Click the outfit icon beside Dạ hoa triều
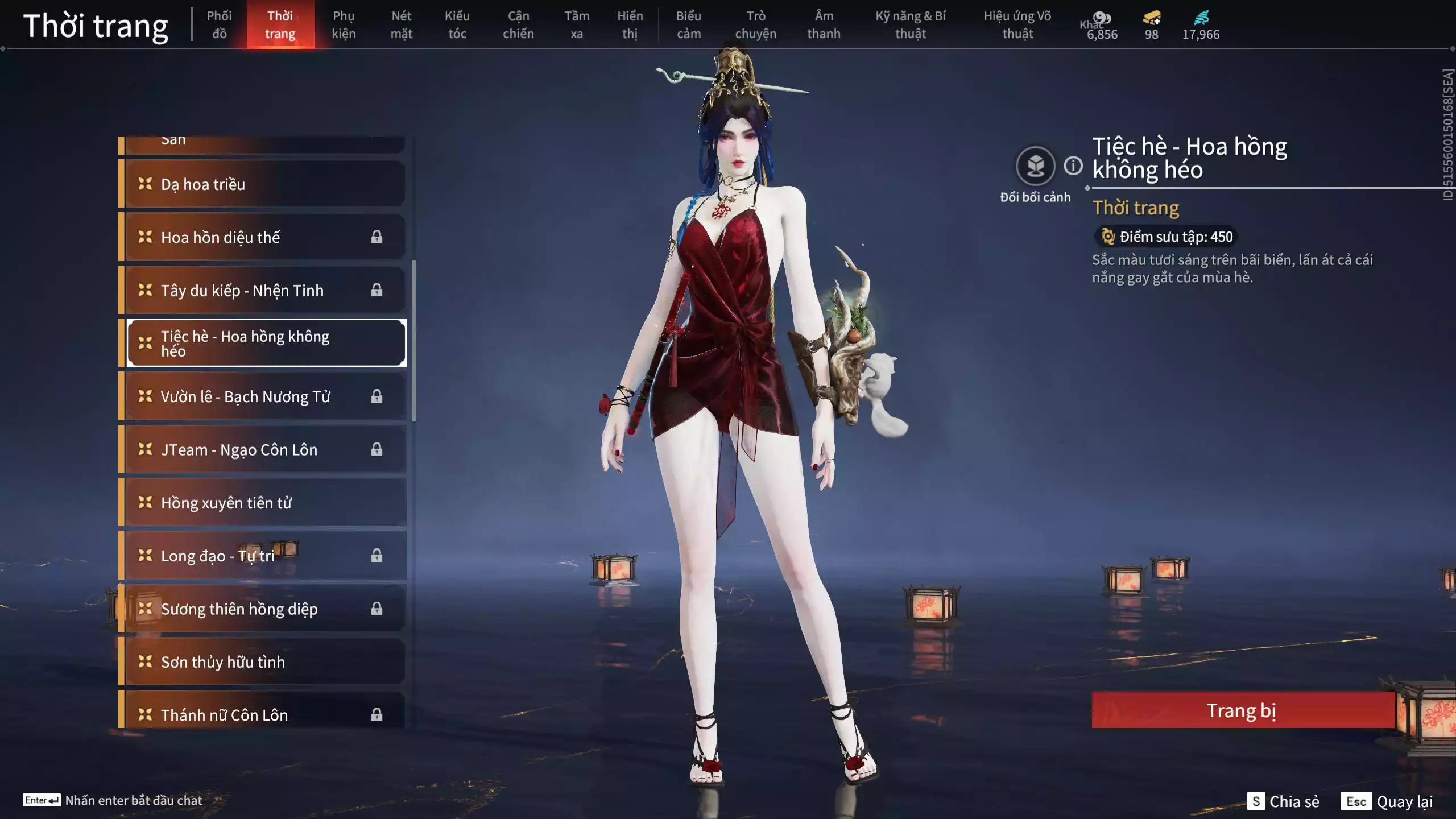This screenshot has width=1456, height=819. tap(144, 183)
